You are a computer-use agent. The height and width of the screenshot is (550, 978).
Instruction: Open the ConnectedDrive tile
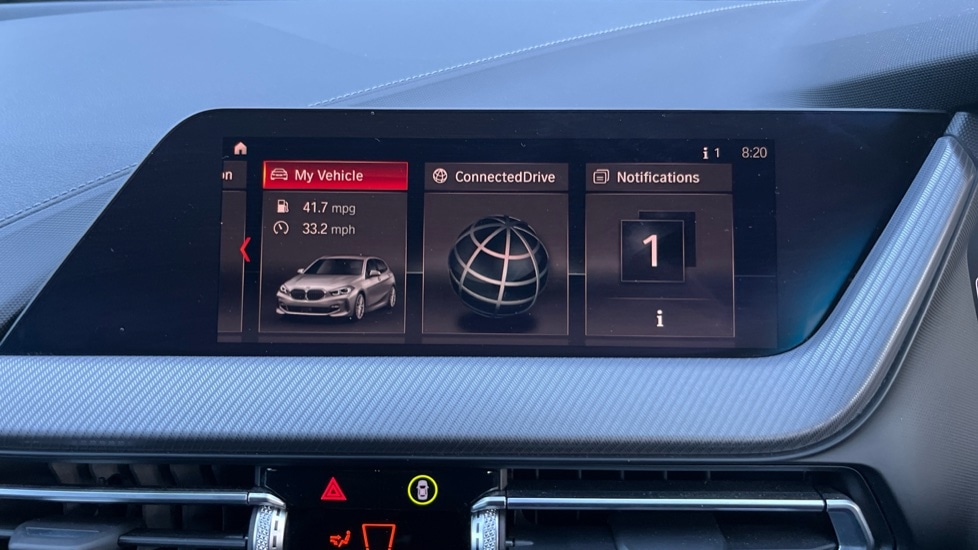[x=496, y=250]
